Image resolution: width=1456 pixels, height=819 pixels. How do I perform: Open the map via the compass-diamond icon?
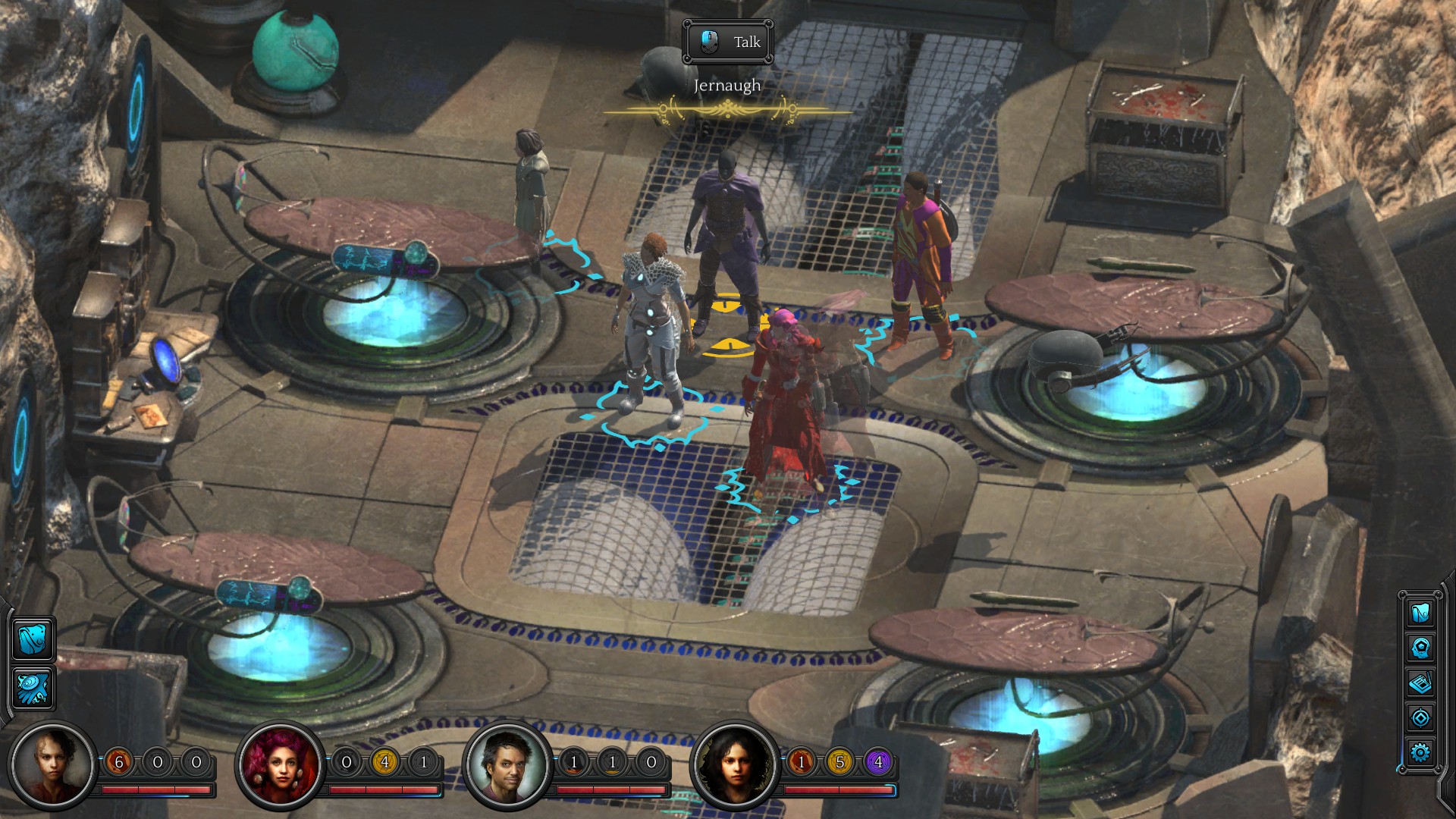pos(1422,716)
